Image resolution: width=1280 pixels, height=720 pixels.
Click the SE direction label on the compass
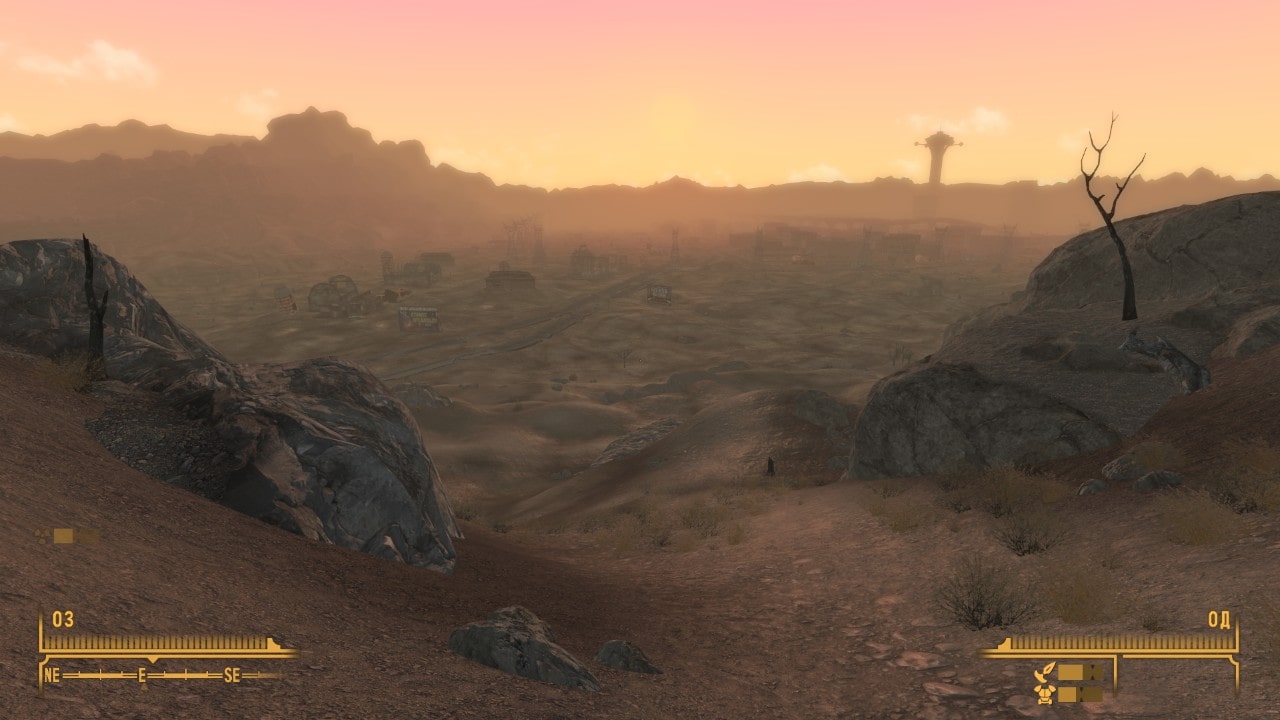click(231, 675)
